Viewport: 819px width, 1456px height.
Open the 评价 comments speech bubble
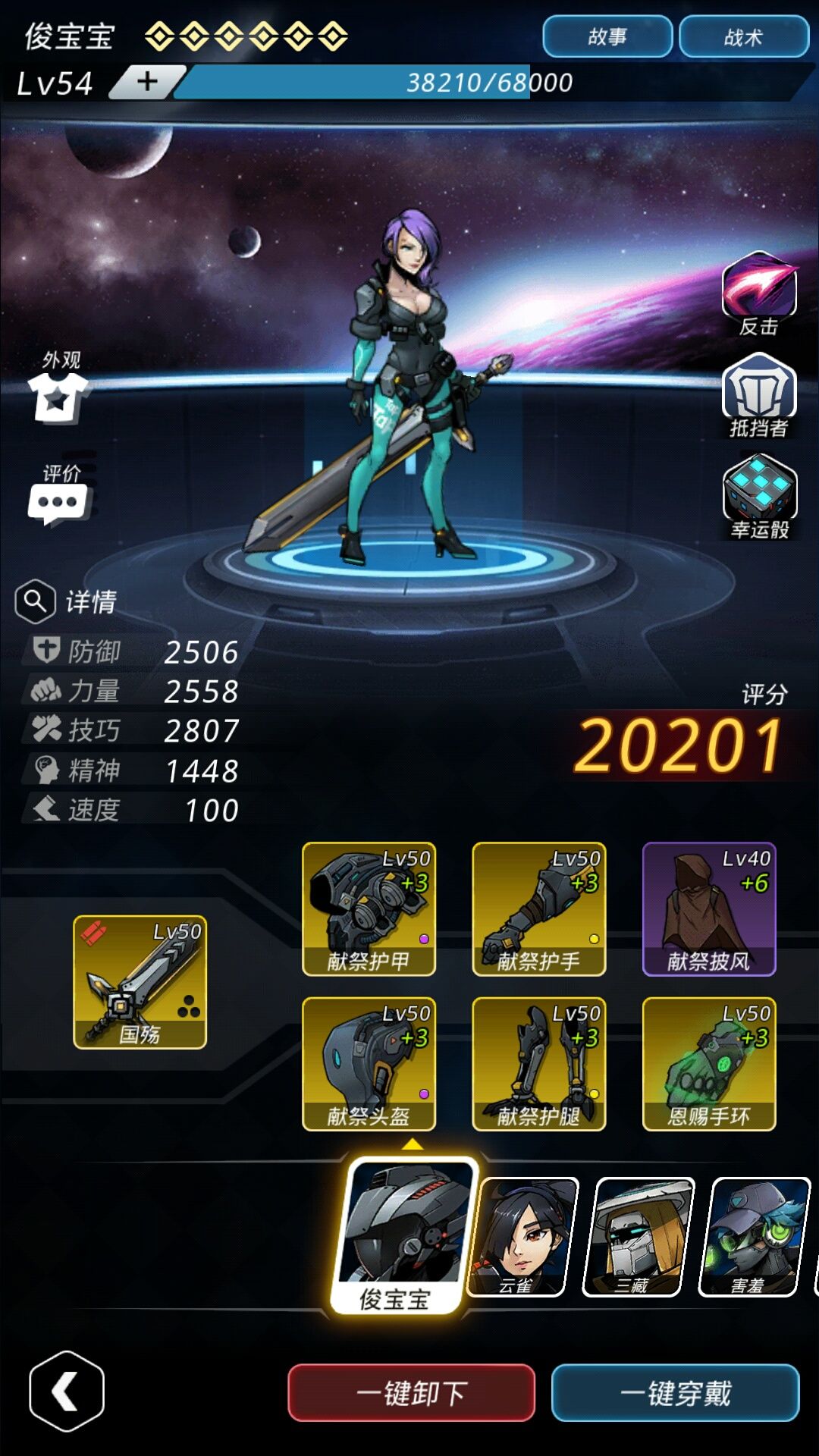point(58,502)
